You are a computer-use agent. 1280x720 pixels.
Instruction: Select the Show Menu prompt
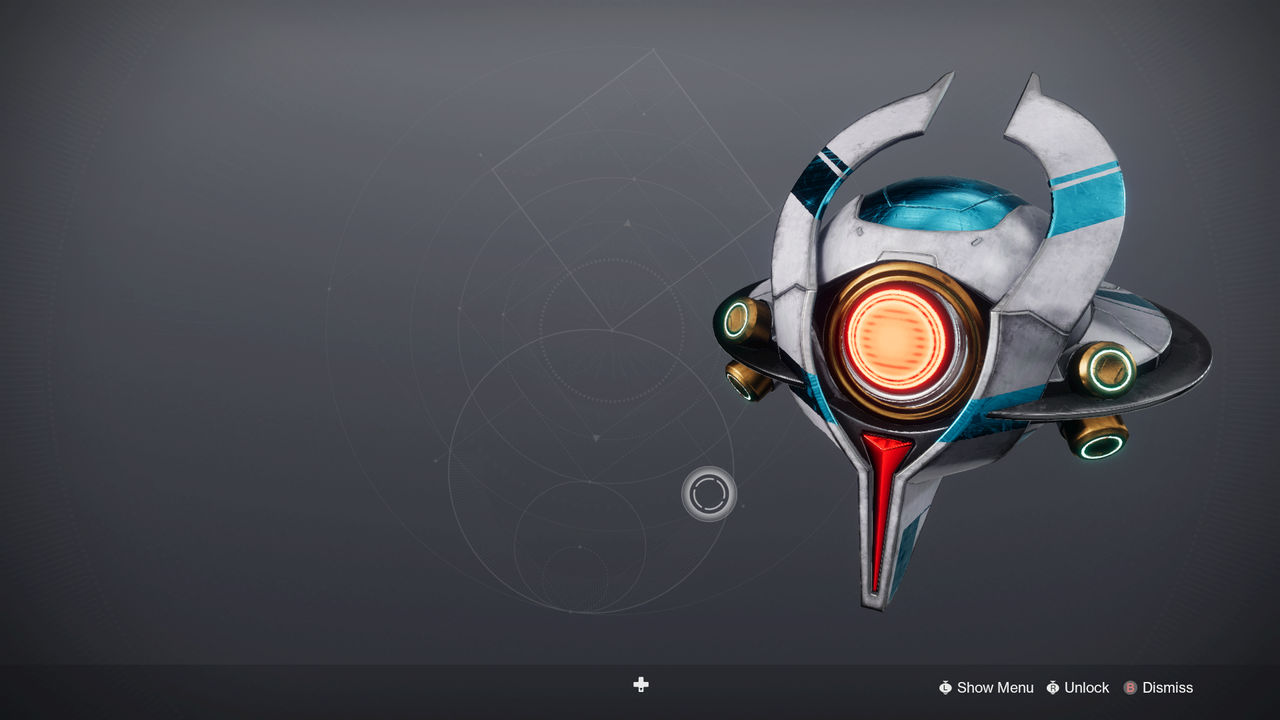click(x=994, y=688)
